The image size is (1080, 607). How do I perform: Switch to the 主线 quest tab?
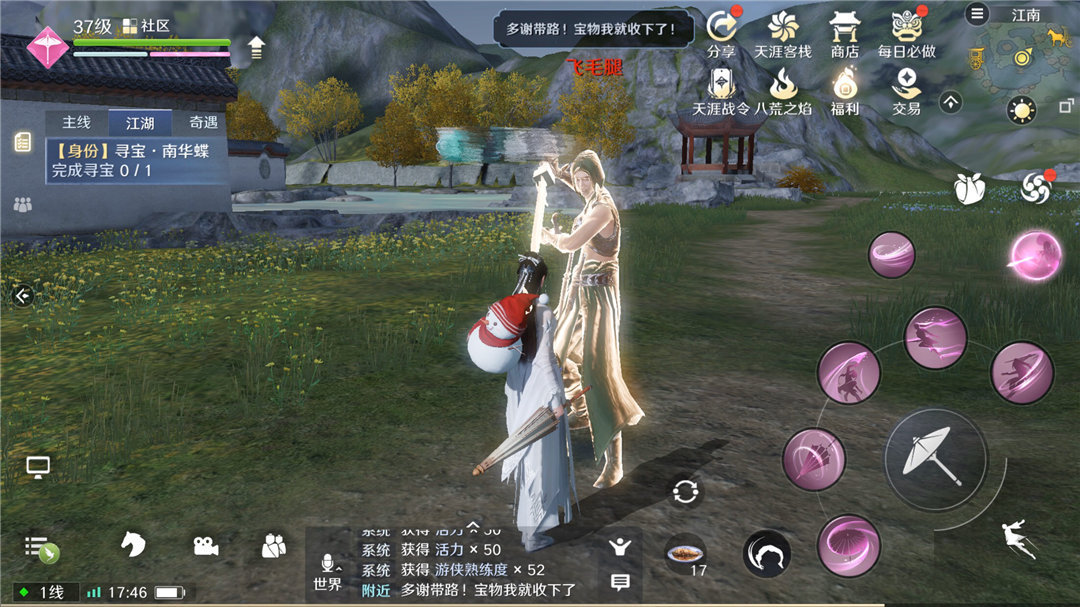tap(76, 123)
